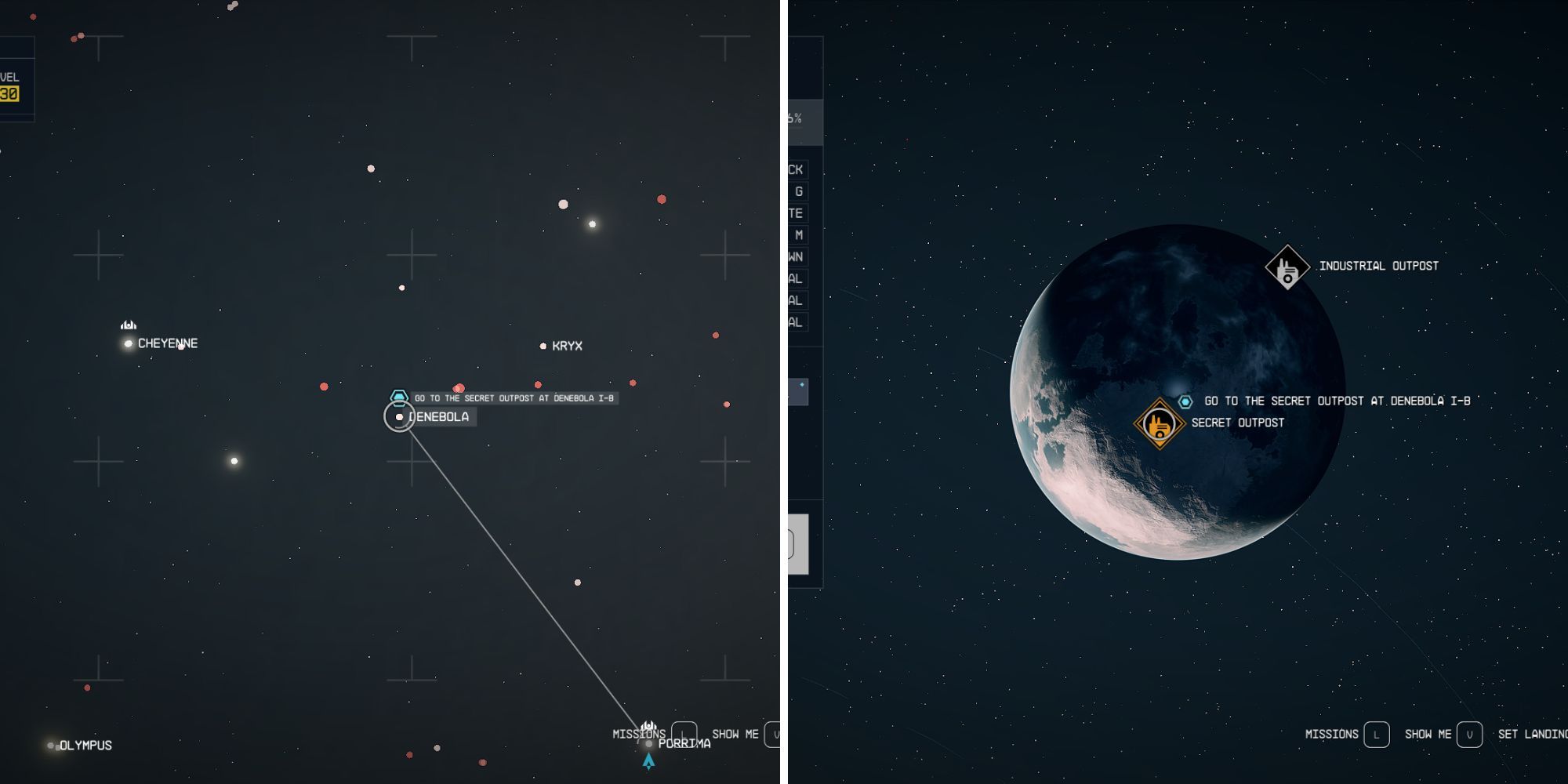This screenshot has width=1568, height=784.
Task: Select the Olympus star system
Action: point(52,745)
